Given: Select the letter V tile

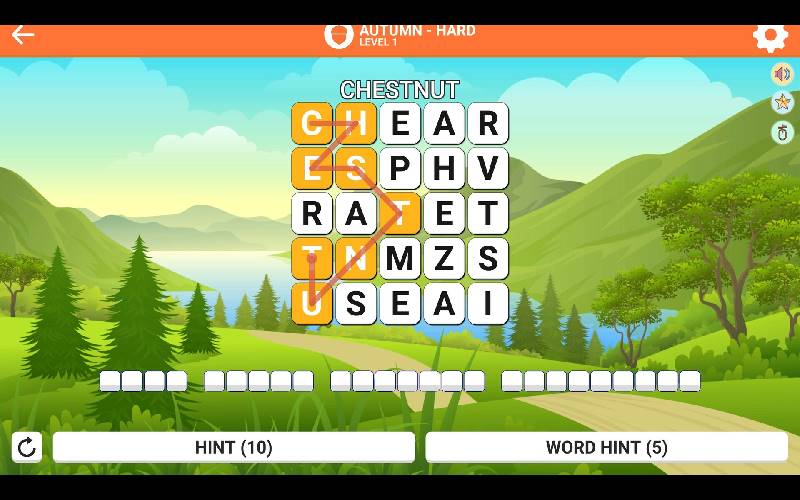Looking at the screenshot, I should tap(488, 169).
